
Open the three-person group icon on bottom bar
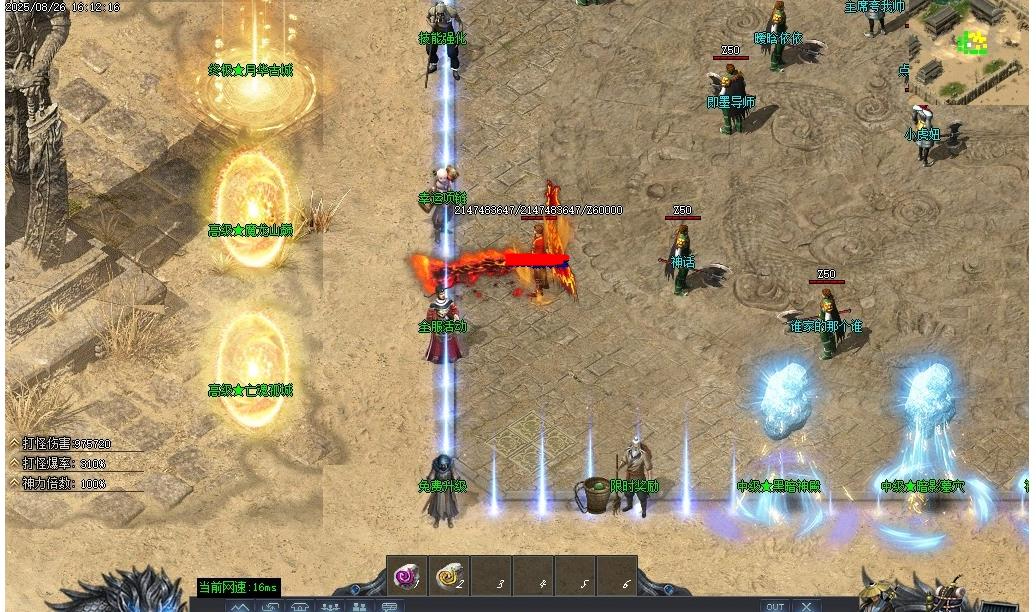point(329,606)
